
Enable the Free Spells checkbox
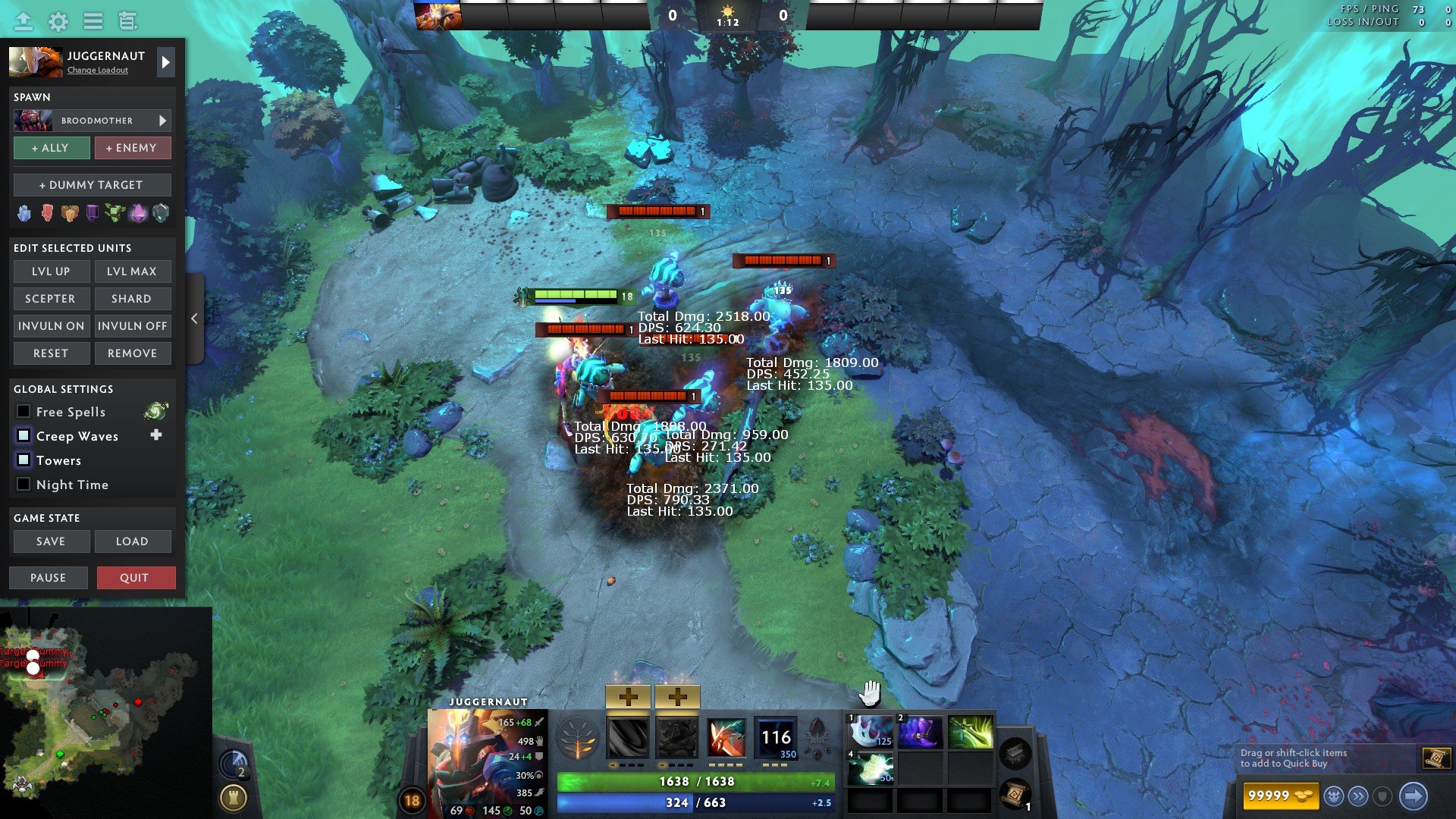pyautogui.click(x=24, y=412)
